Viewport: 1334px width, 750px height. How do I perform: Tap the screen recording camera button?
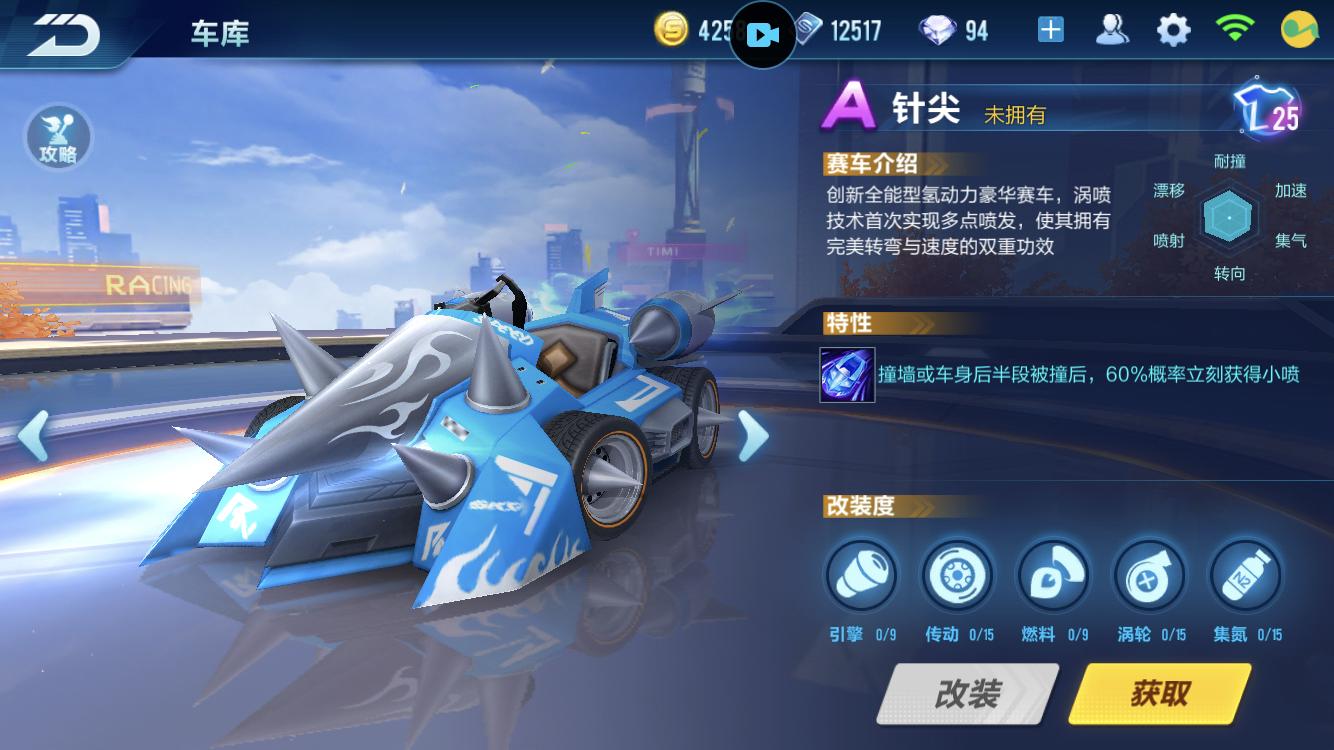click(762, 33)
